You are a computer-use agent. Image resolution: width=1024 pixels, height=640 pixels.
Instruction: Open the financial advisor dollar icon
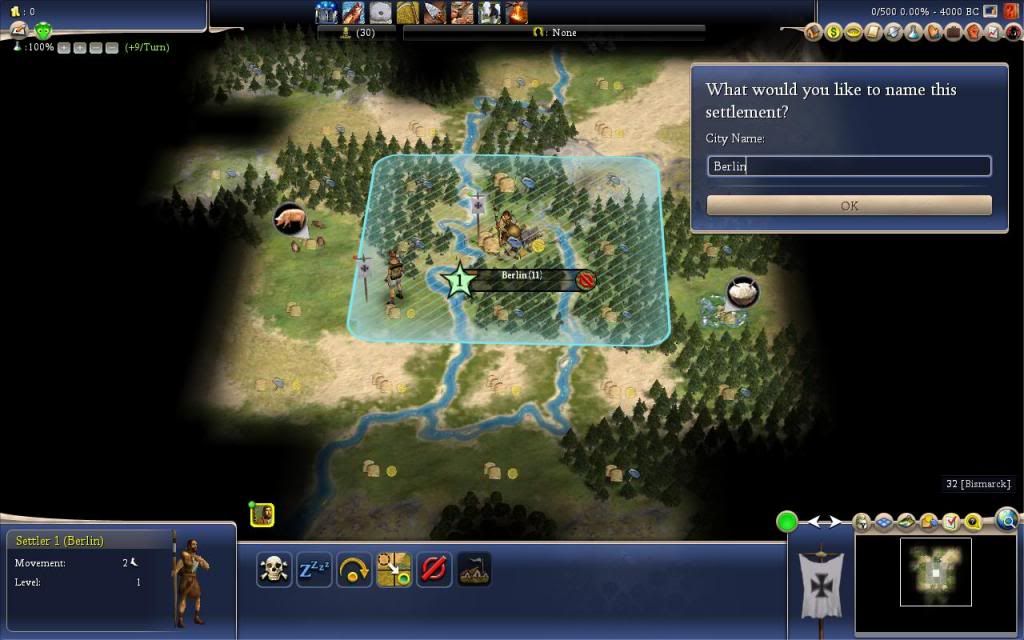pos(834,32)
